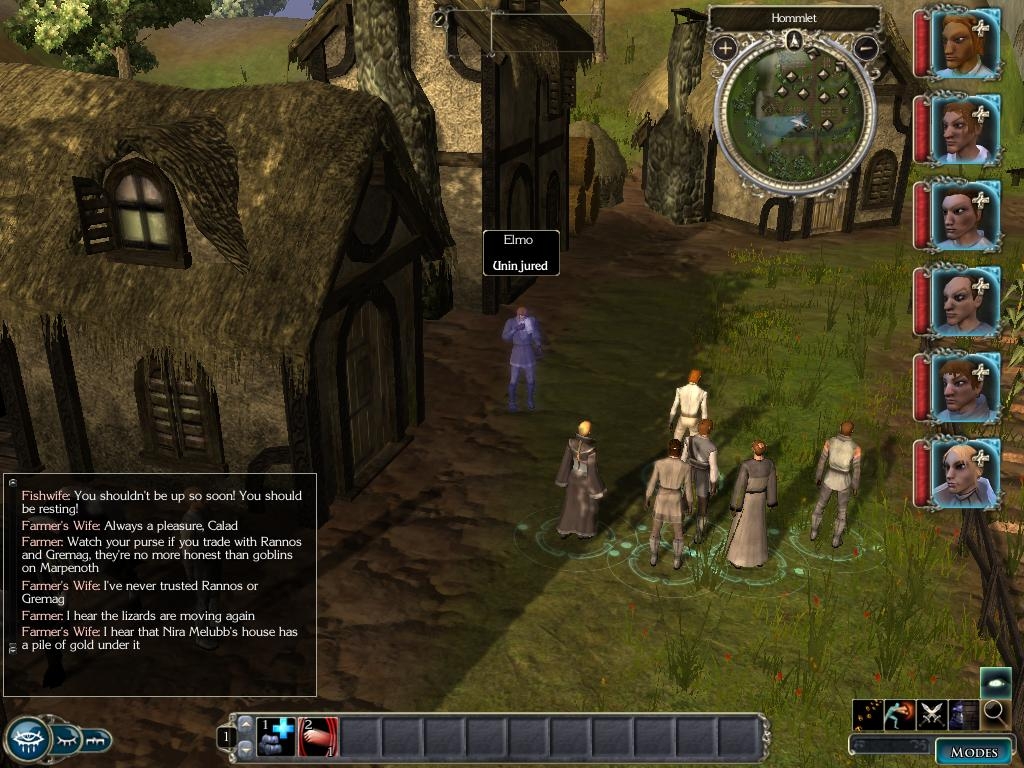Open the main menu via the large eye emblem
Image resolution: width=1024 pixels, height=768 pixels.
28,740
